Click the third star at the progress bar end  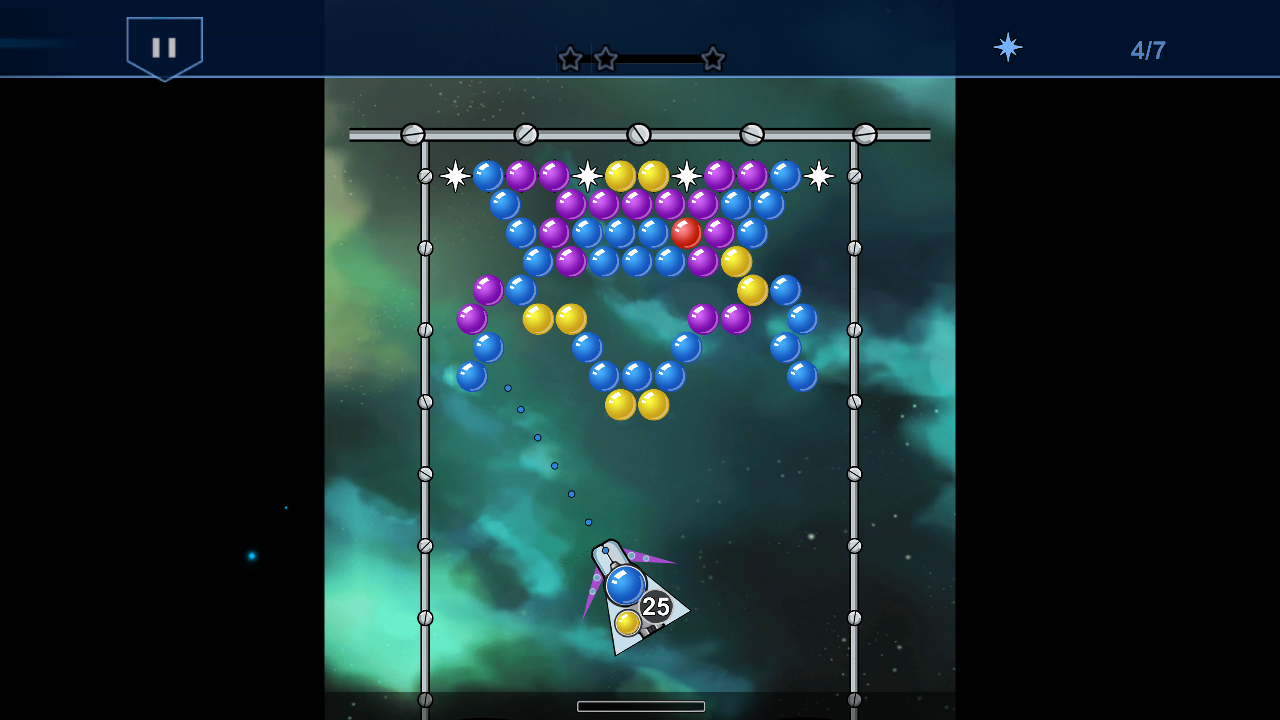[x=713, y=58]
